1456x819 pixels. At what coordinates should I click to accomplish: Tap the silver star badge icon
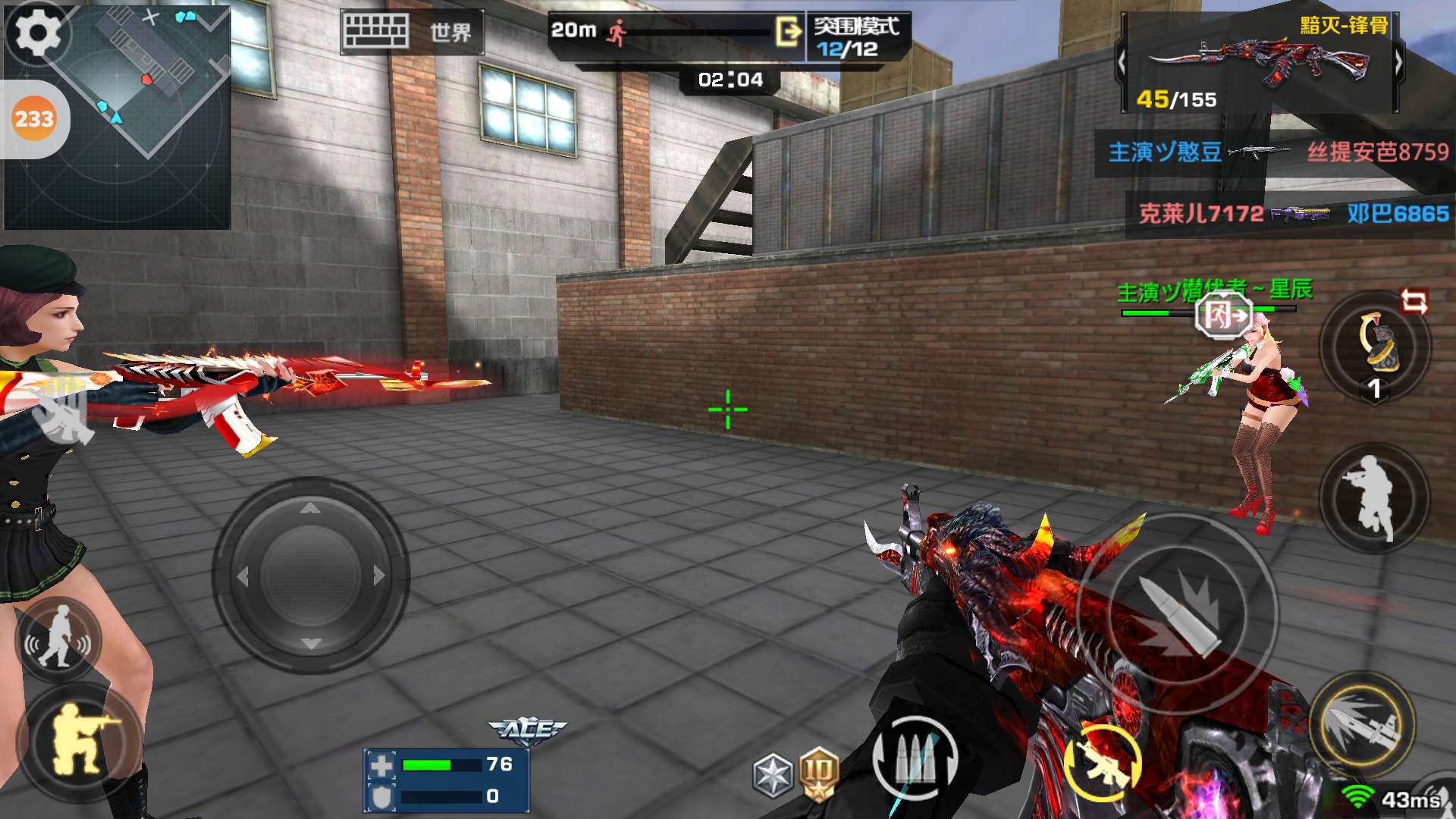pos(773,775)
